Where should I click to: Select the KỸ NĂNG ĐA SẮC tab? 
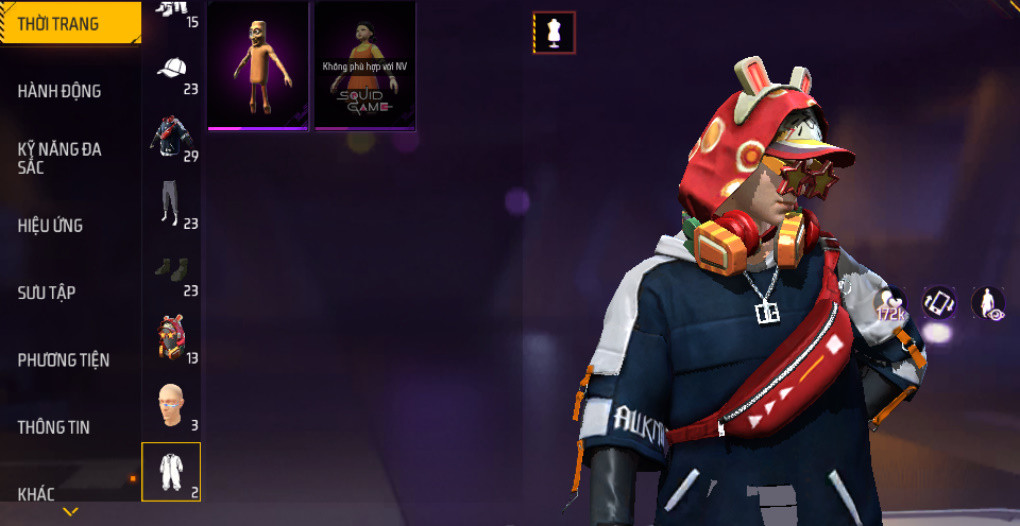point(60,158)
